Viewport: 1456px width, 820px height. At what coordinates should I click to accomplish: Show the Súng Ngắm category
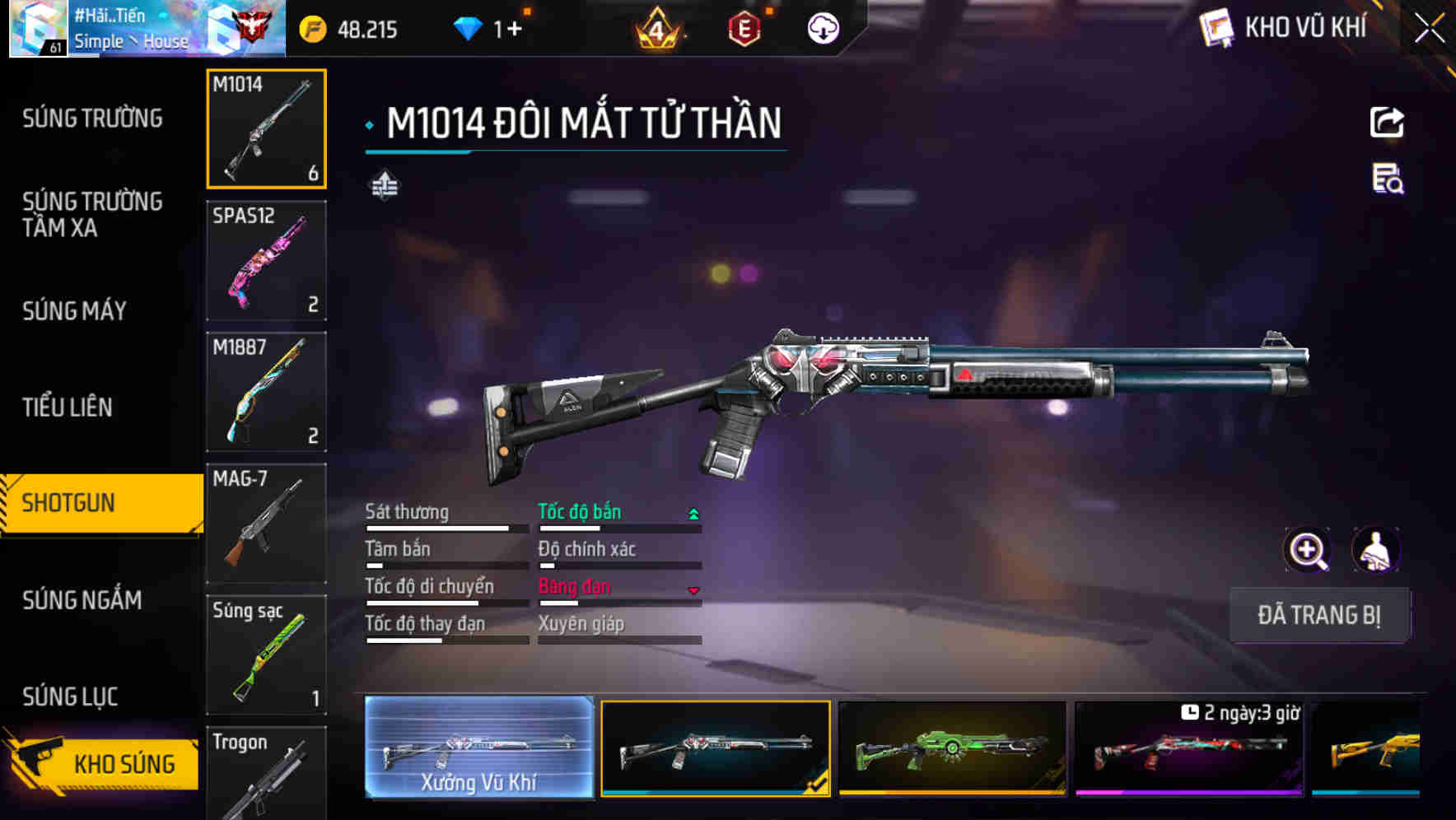click(x=82, y=600)
